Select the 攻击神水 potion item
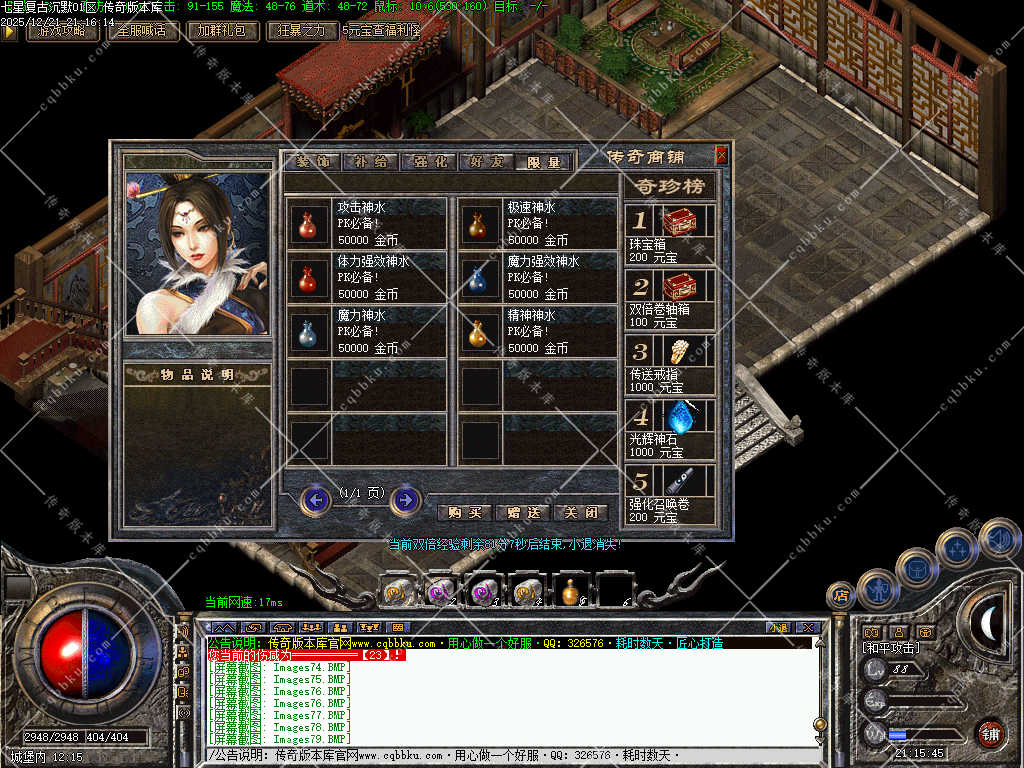The image size is (1024, 768). tap(307, 224)
